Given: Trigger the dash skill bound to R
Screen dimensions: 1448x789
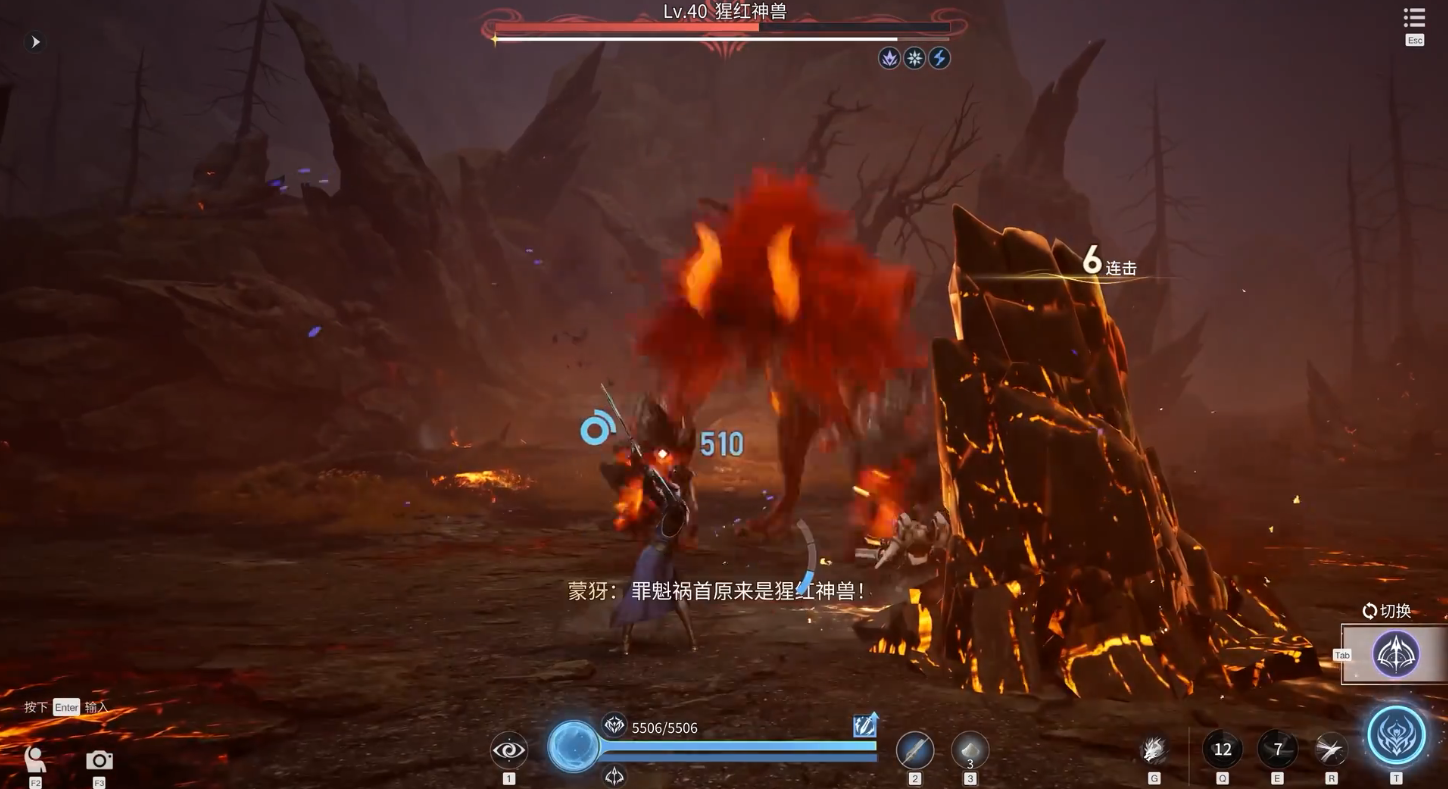Looking at the screenshot, I should click(1330, 748).
